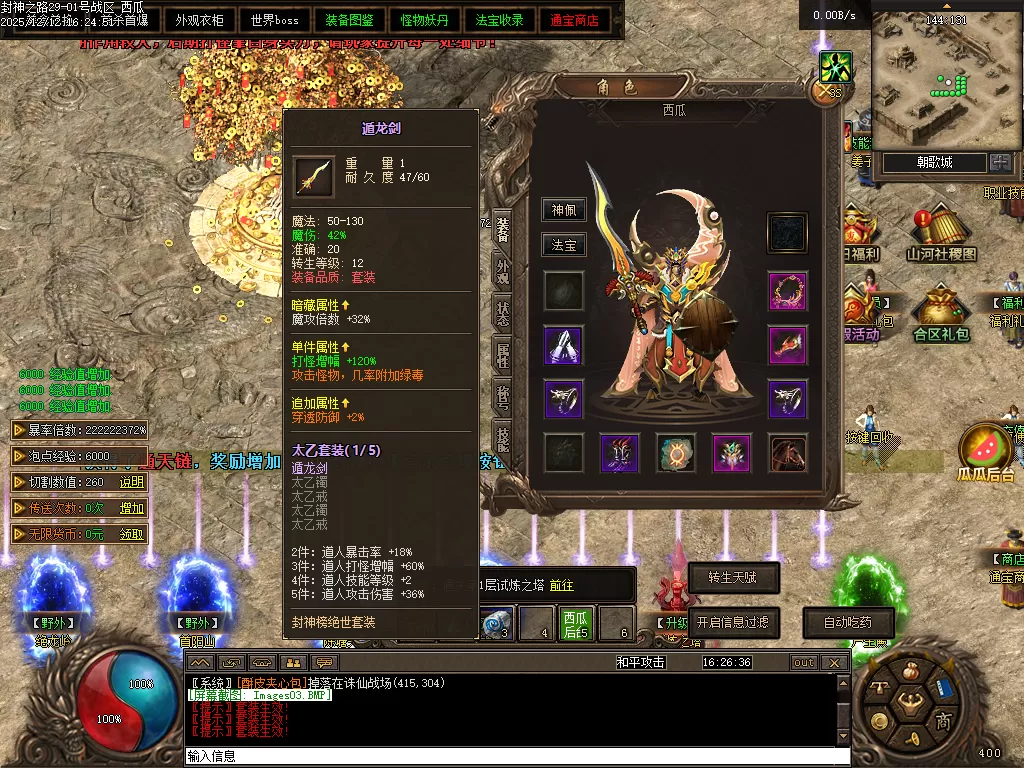Open the 法宝收录 menu
The image size is (1024, 768).
[x=499, y=20]
